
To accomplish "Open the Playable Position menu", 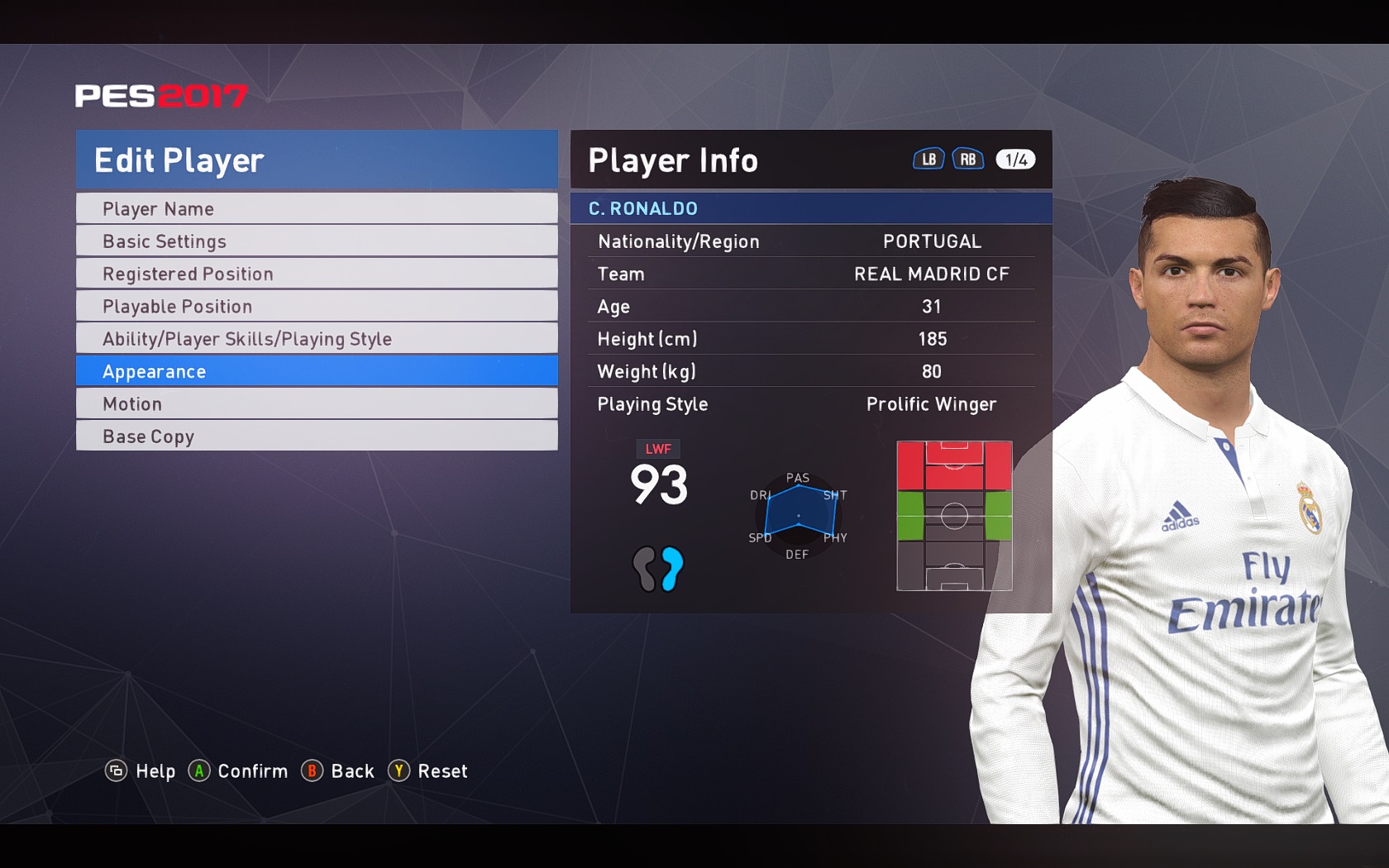I will [x=317, y=307].
